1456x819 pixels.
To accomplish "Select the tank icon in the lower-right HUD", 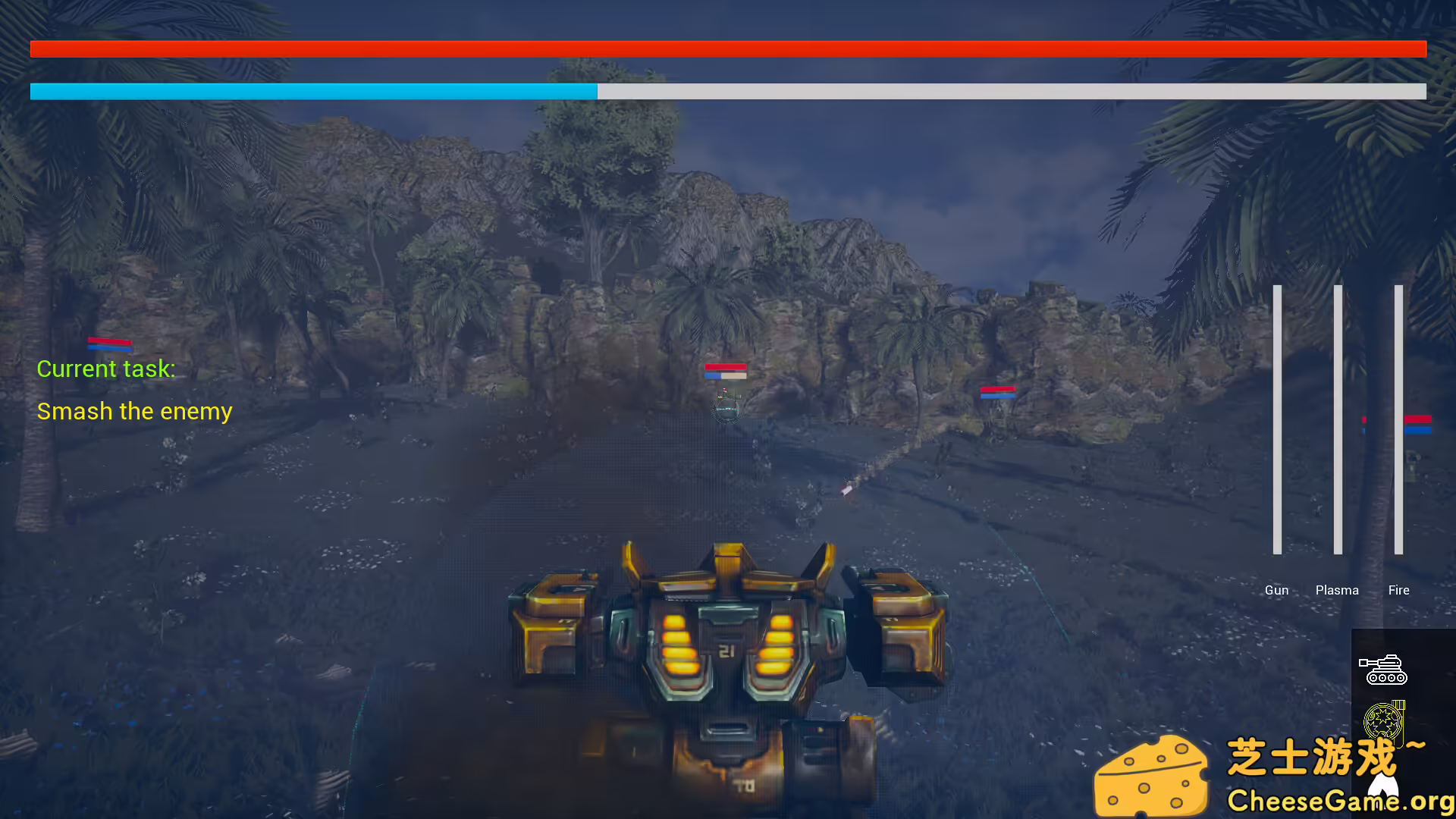I will (x=1385, y=670).
